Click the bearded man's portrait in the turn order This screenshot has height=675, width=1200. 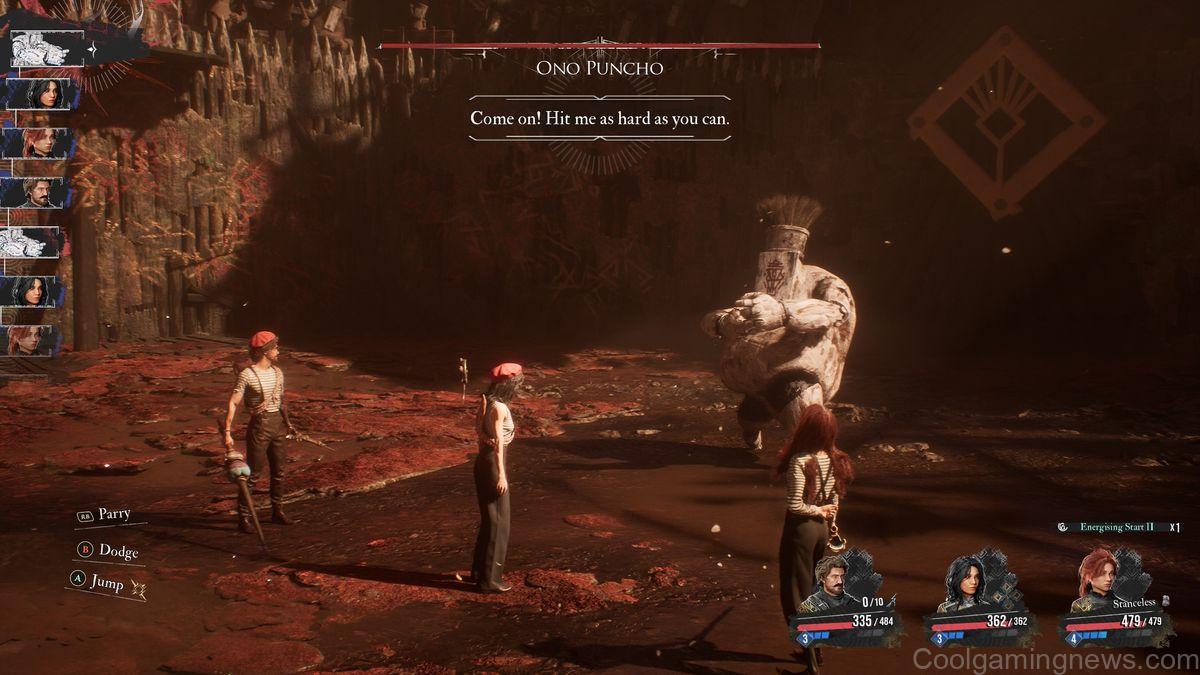pyautogui.click(x=34, y=192)
